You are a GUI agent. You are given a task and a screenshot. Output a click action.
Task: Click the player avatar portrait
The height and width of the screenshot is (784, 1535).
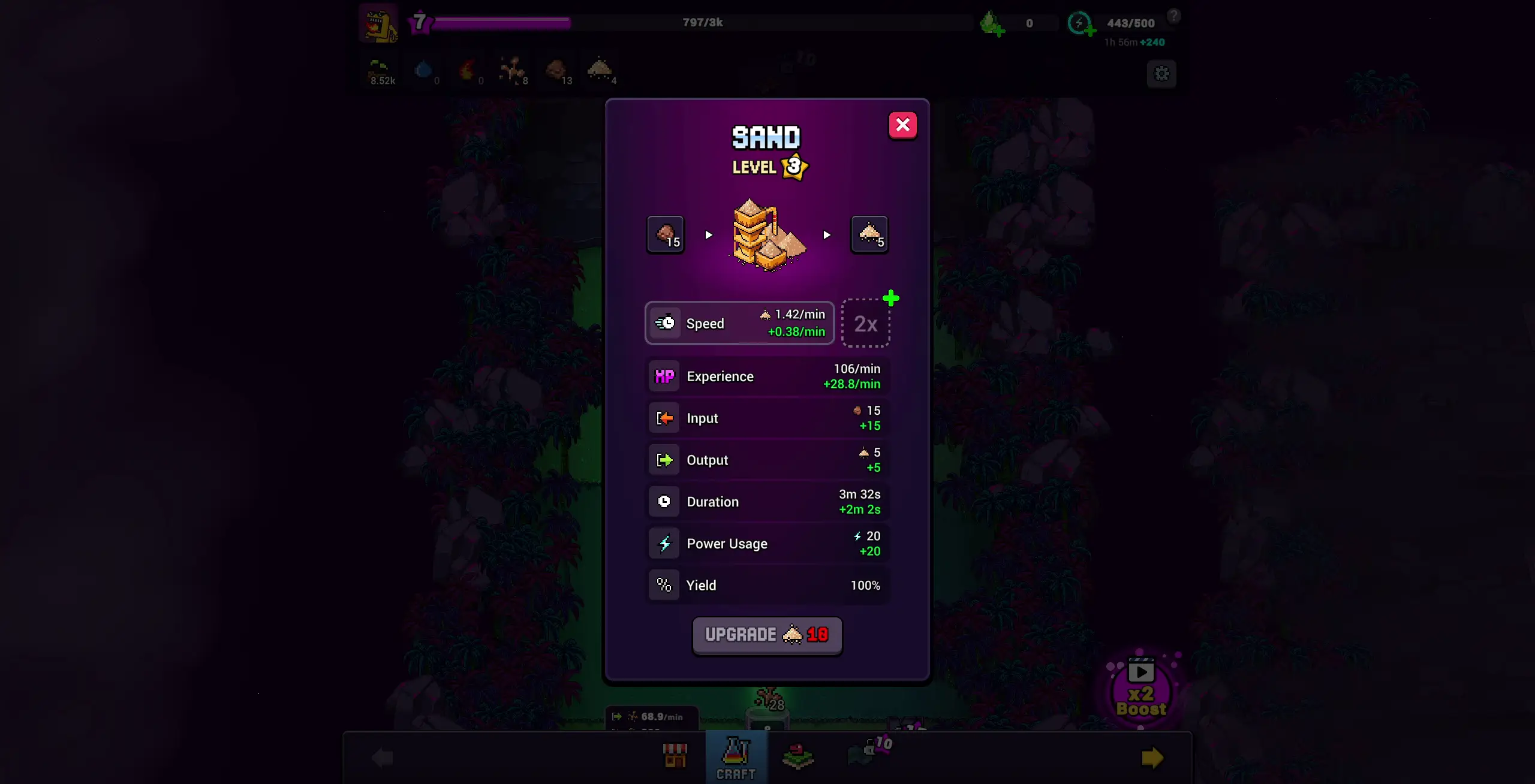[x=379, y=24]
